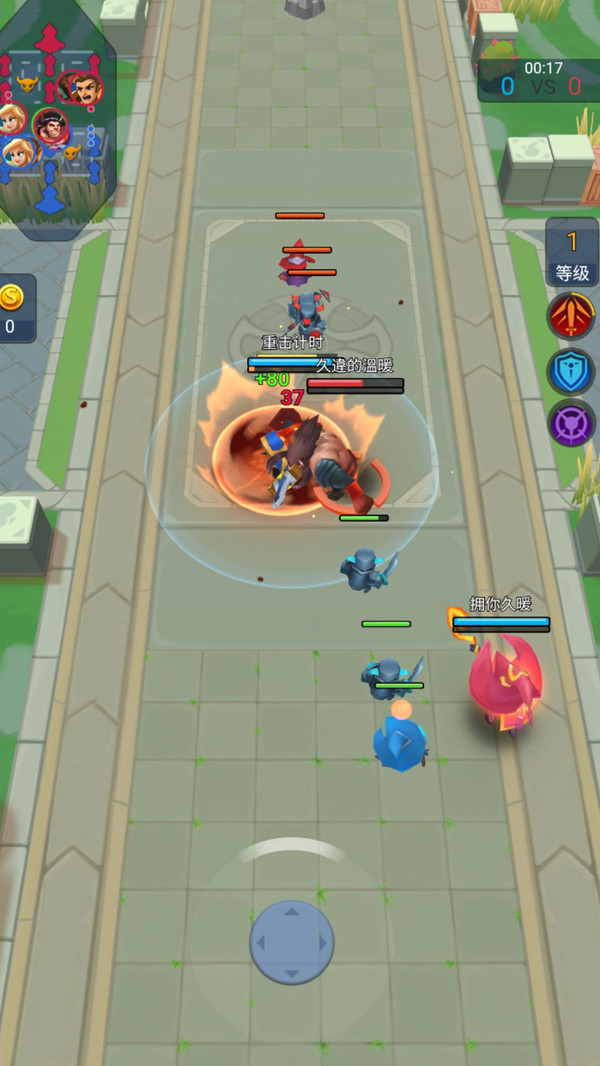
Task: Activate the purple crosshair skill
Action: [x=571, y=423]
